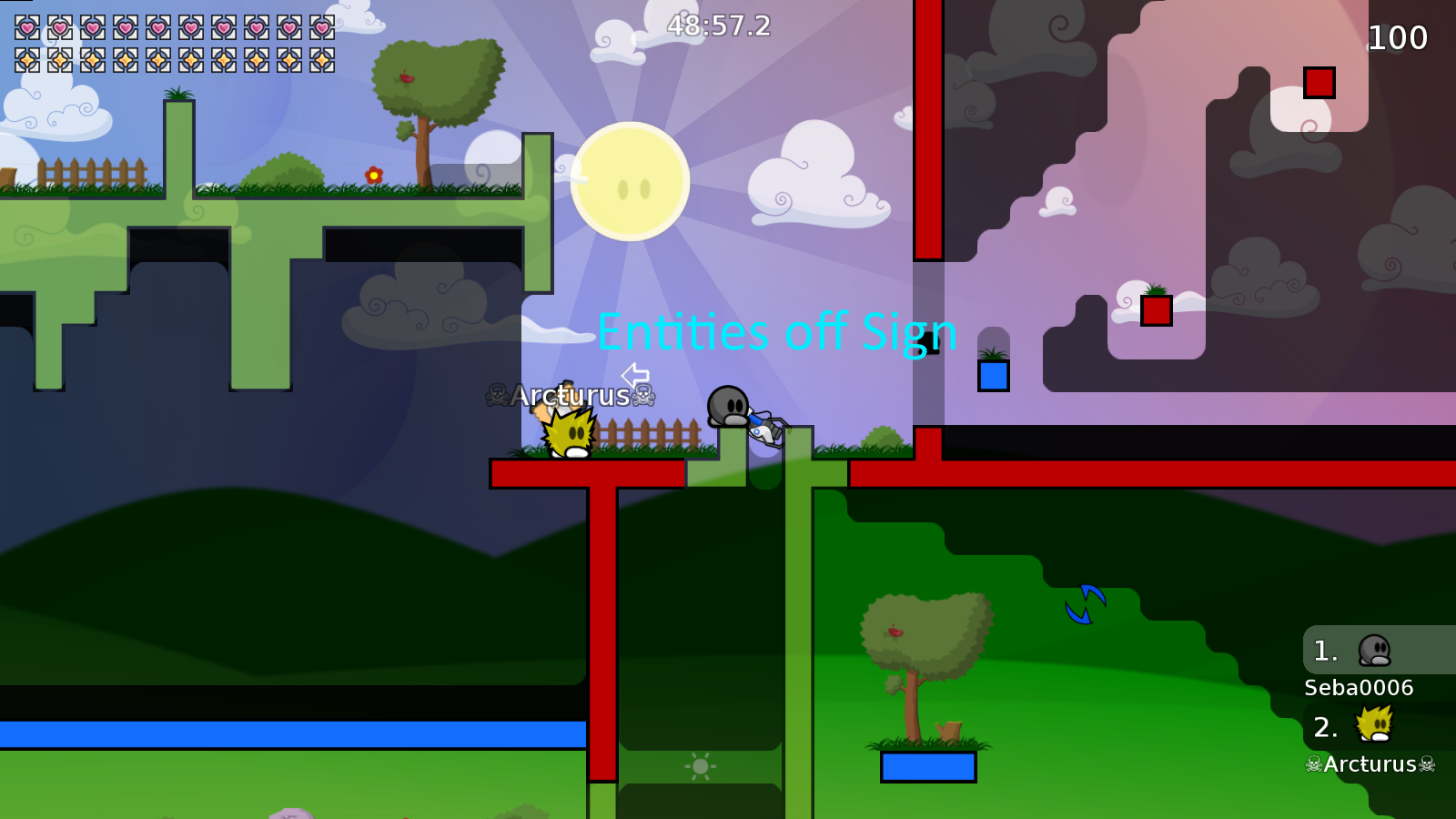Click the red square block near the score
The height and width of the screenshot is (819, 1456).
click(x=1319, y=84)
